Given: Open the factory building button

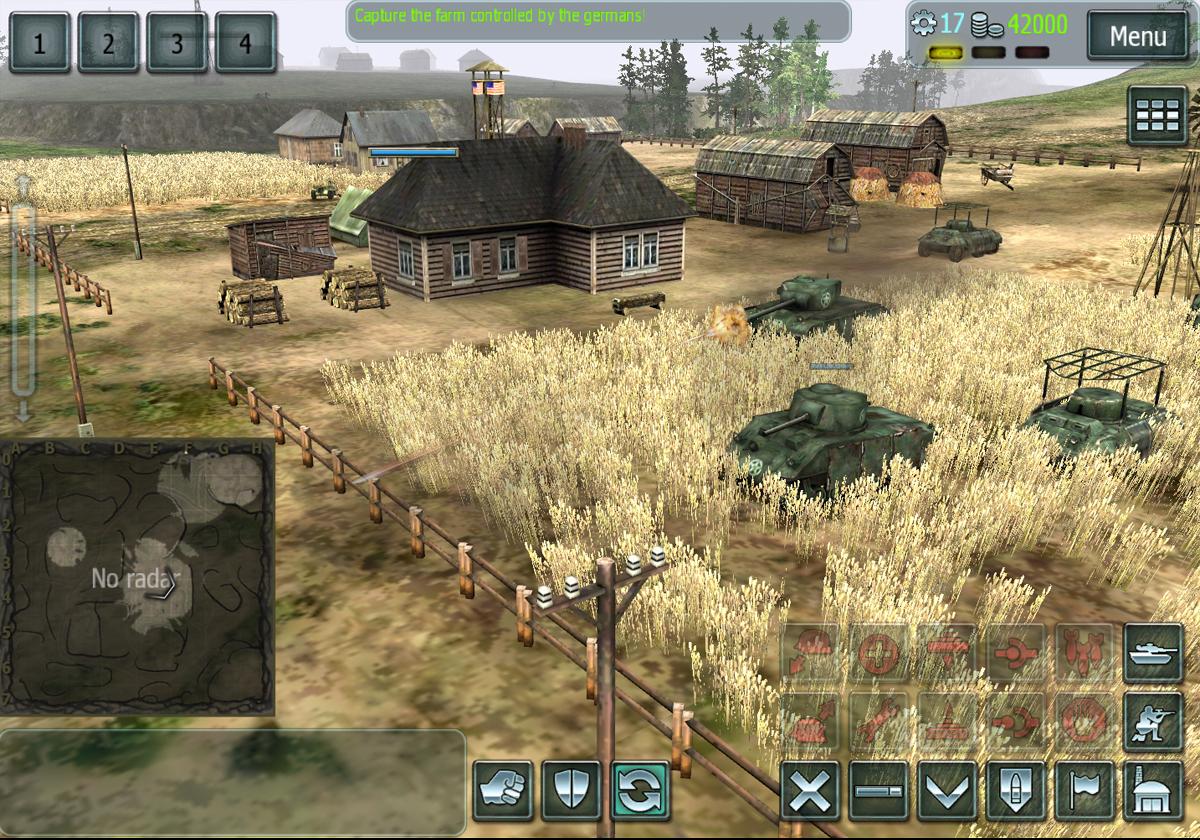Looking at the screenshot, I should (1154, 792).
